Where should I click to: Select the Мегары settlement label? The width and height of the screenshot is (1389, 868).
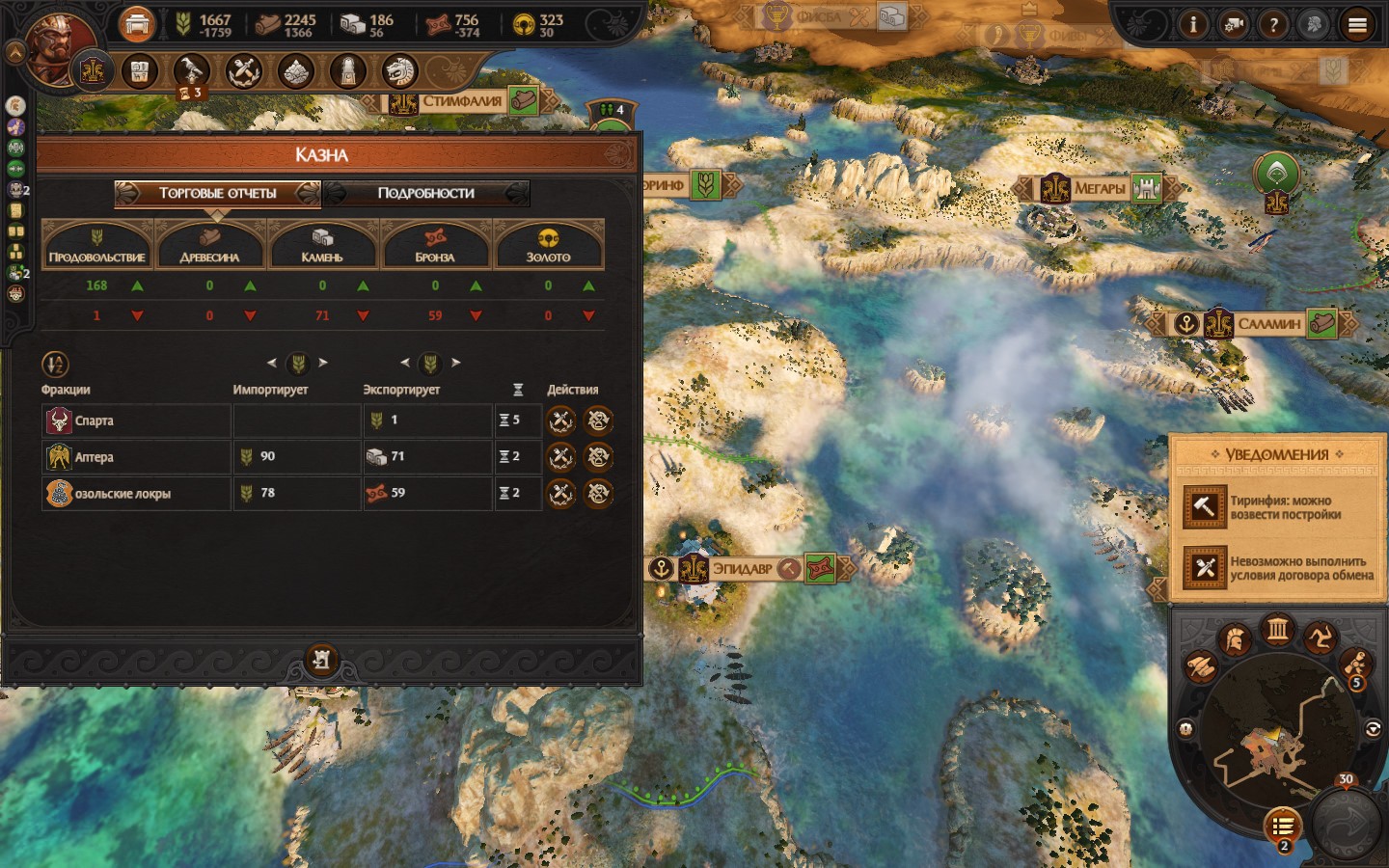pyautogui.click(x=1099, y=188)
